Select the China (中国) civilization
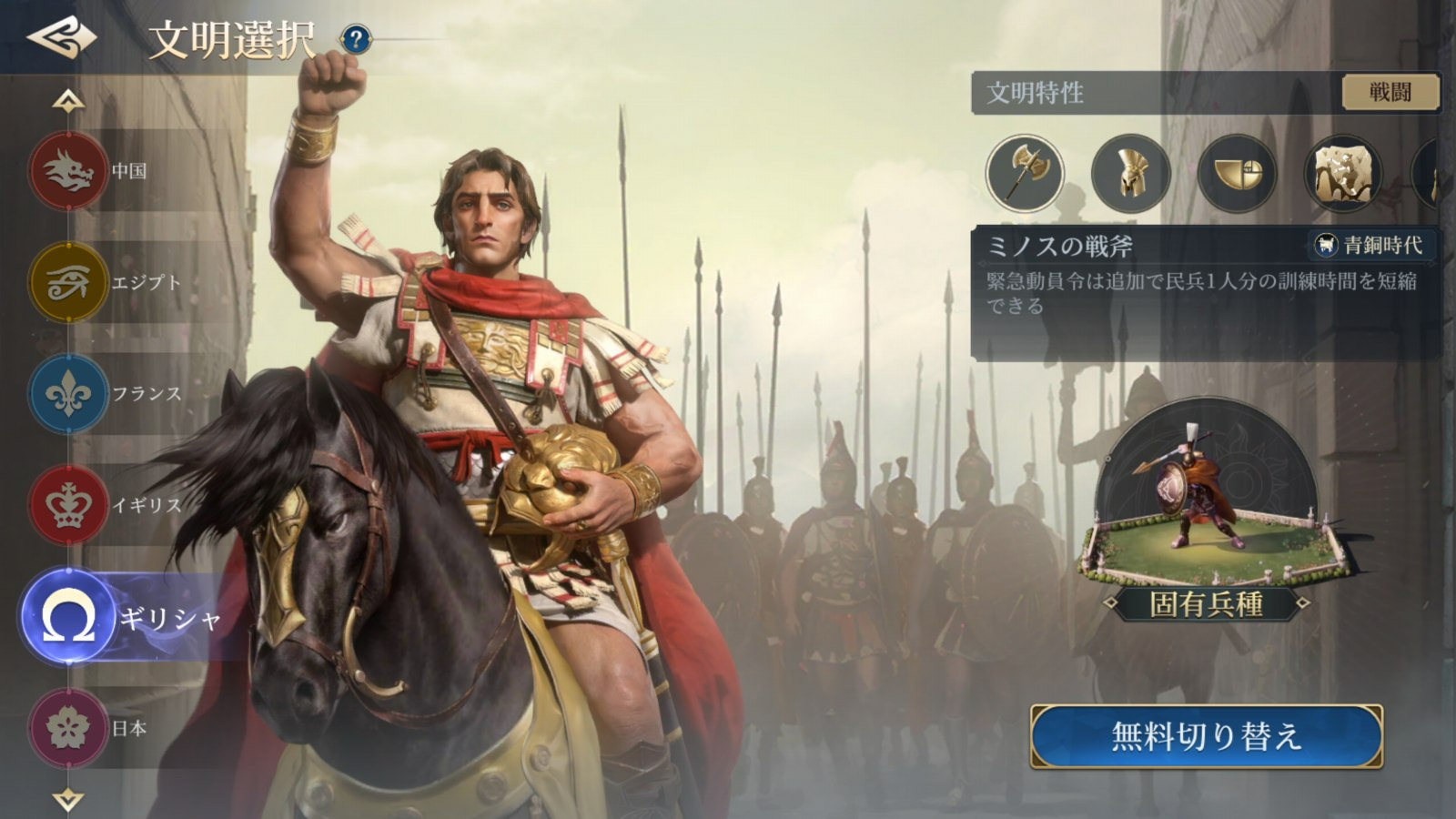Screen dimensions: 1456x819 [x=68, y=171]
